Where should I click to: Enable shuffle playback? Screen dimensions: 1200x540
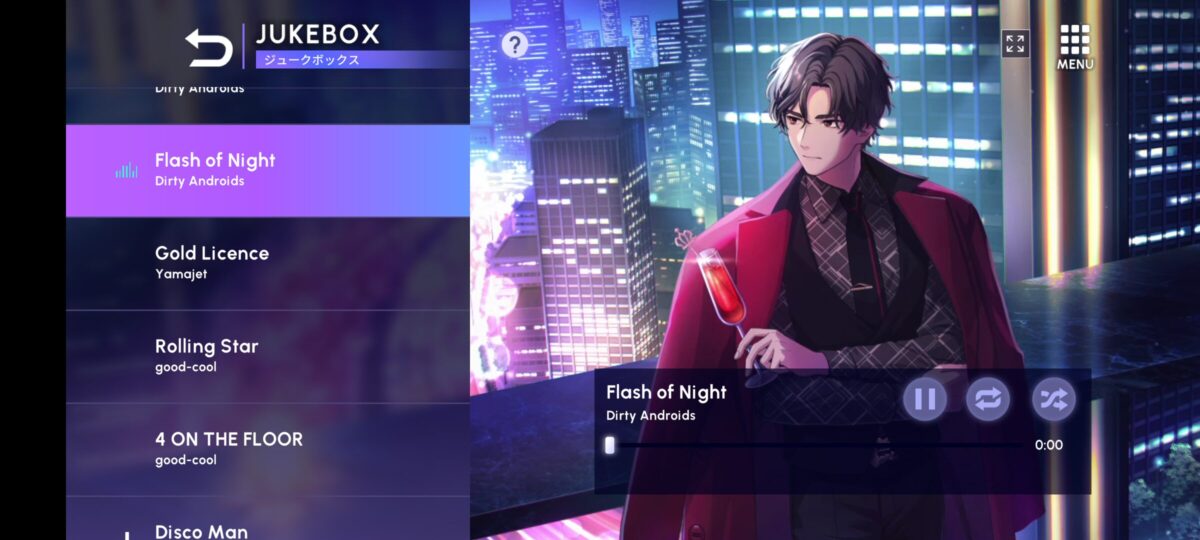click(x=1053, y=399)
